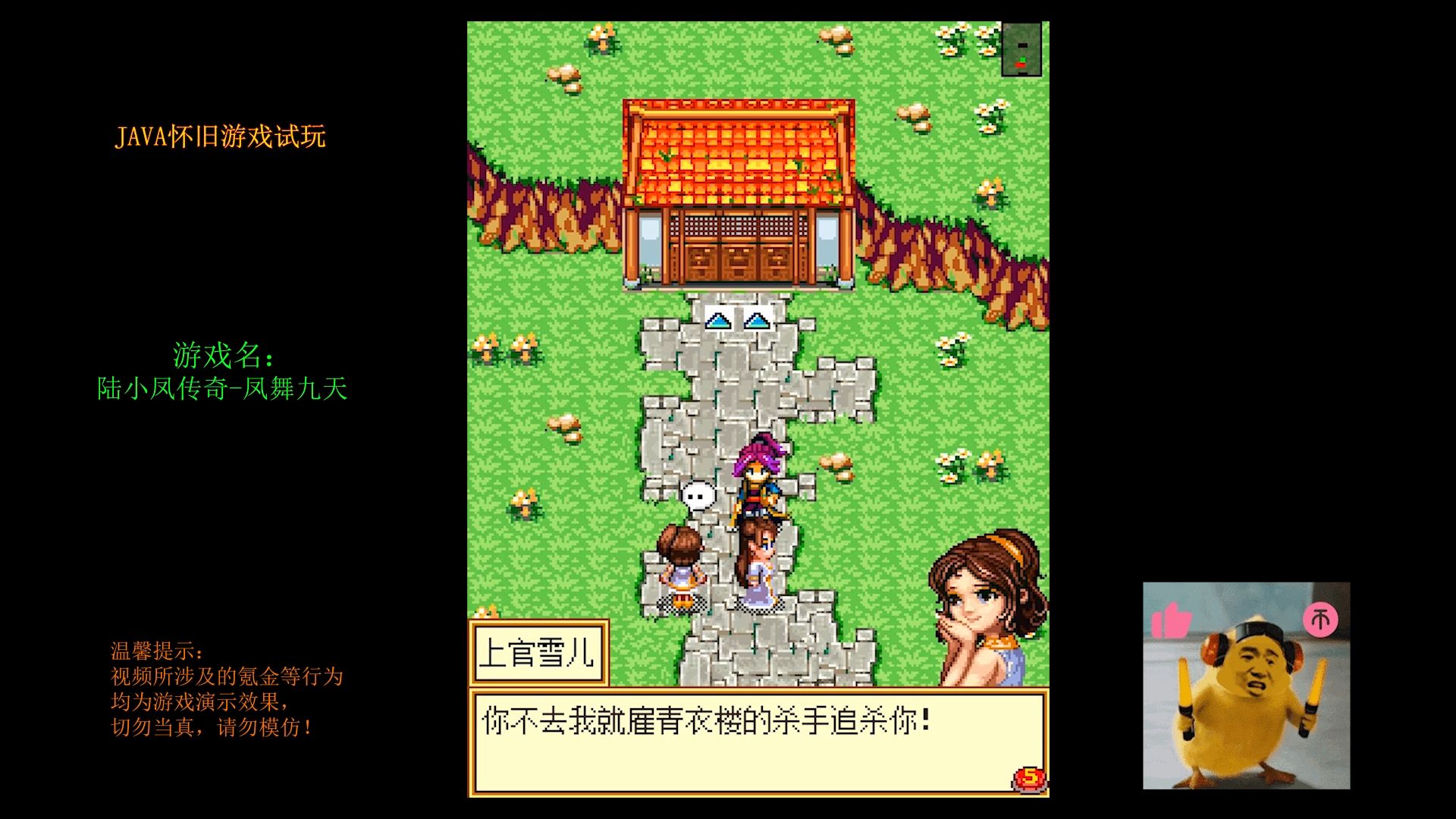The width and height of the screenshot is (1456, 819).
Task: Click the two blue arrow markers before the house
Action: click(x=738, y=321)
